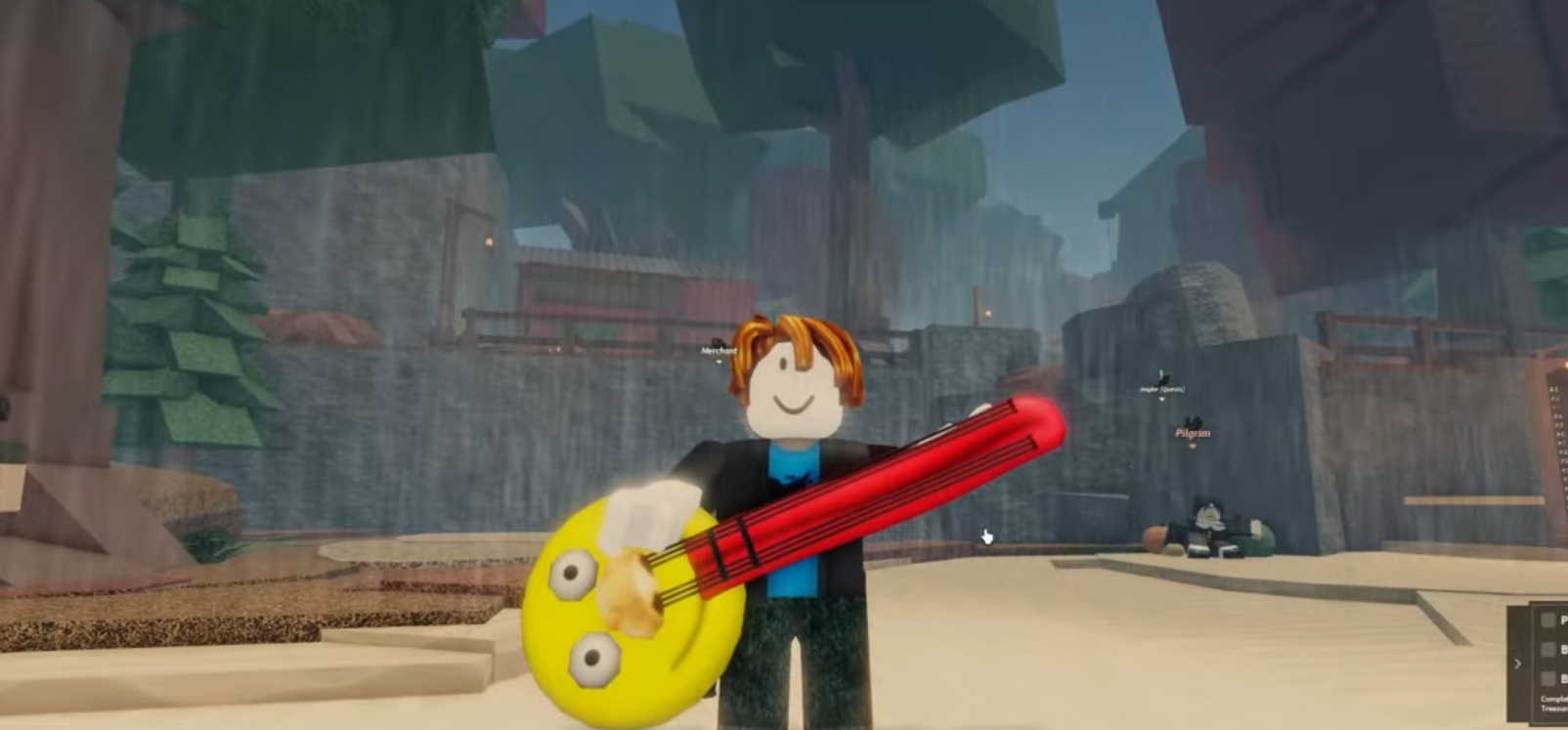The width and height of the screenshot is (1568, 730).
Task: Toggle the top quest checkbox in the panel
Action: tap(1547, 620)
